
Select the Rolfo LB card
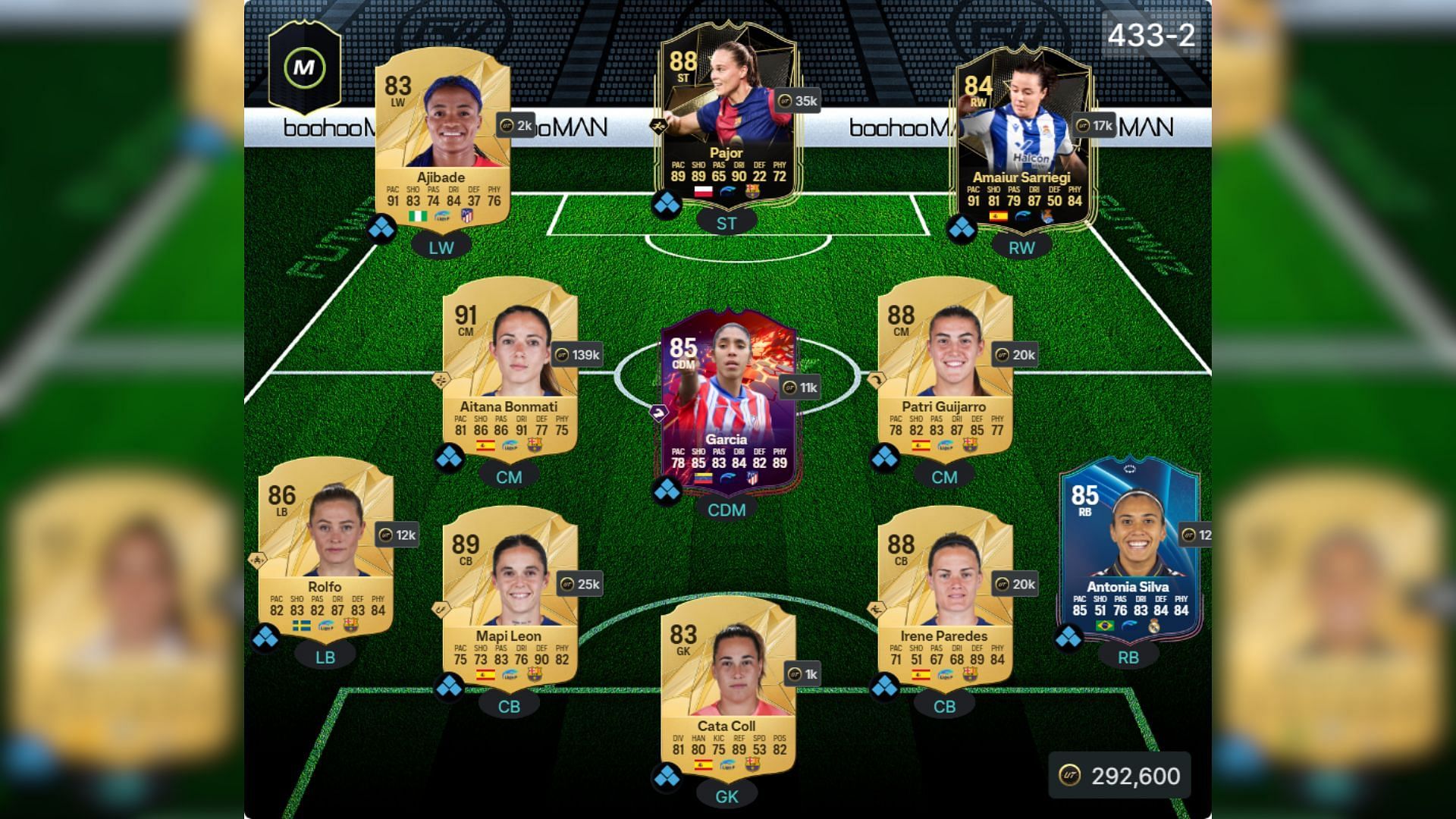(x=325, y=546)
